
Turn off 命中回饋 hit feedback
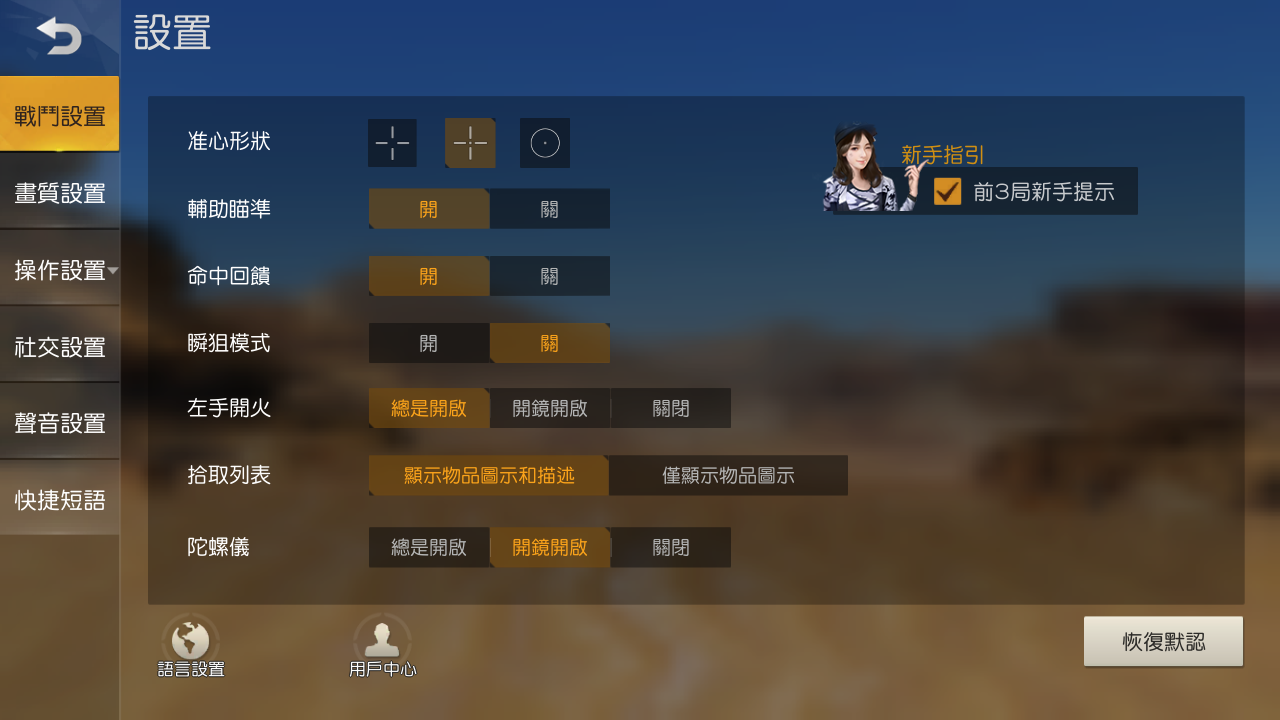coord(549,276)
